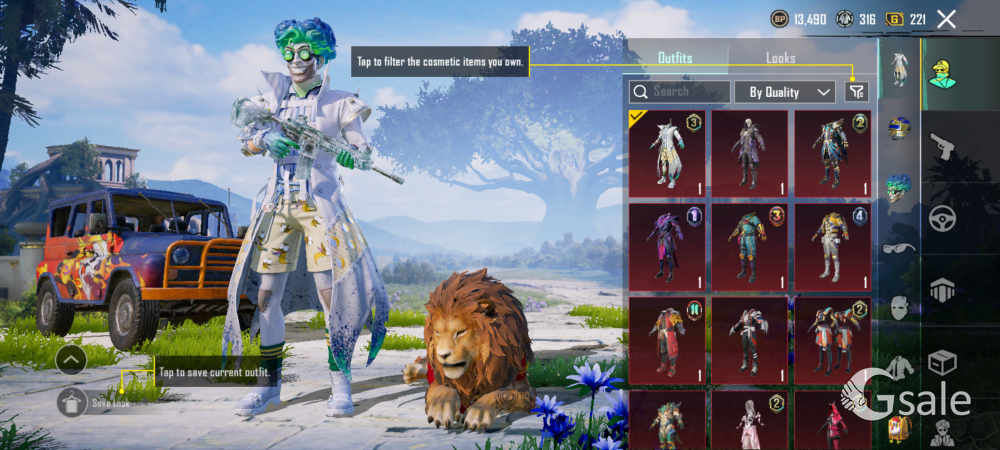The image size is (1000, 450).
Task: Open the helmet headgear subcategory
Action: coord(899,128)
